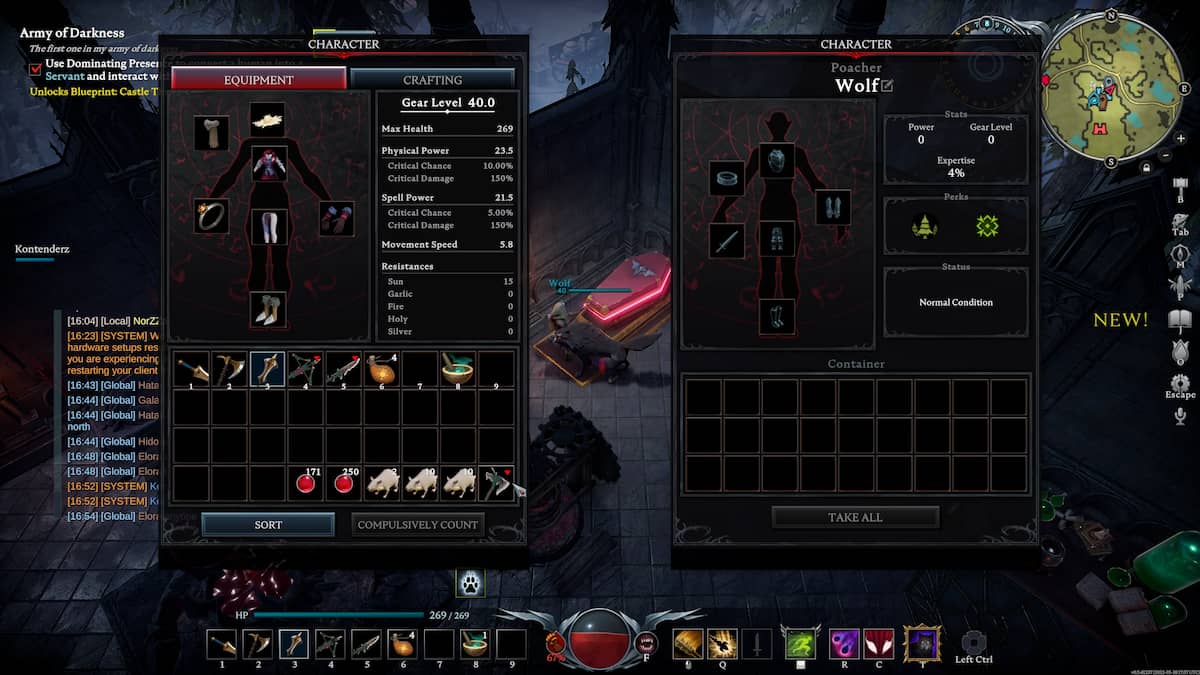Select the equipped chest armor slot
Viewport: 1200px width, 675px height.
(269, 163)
